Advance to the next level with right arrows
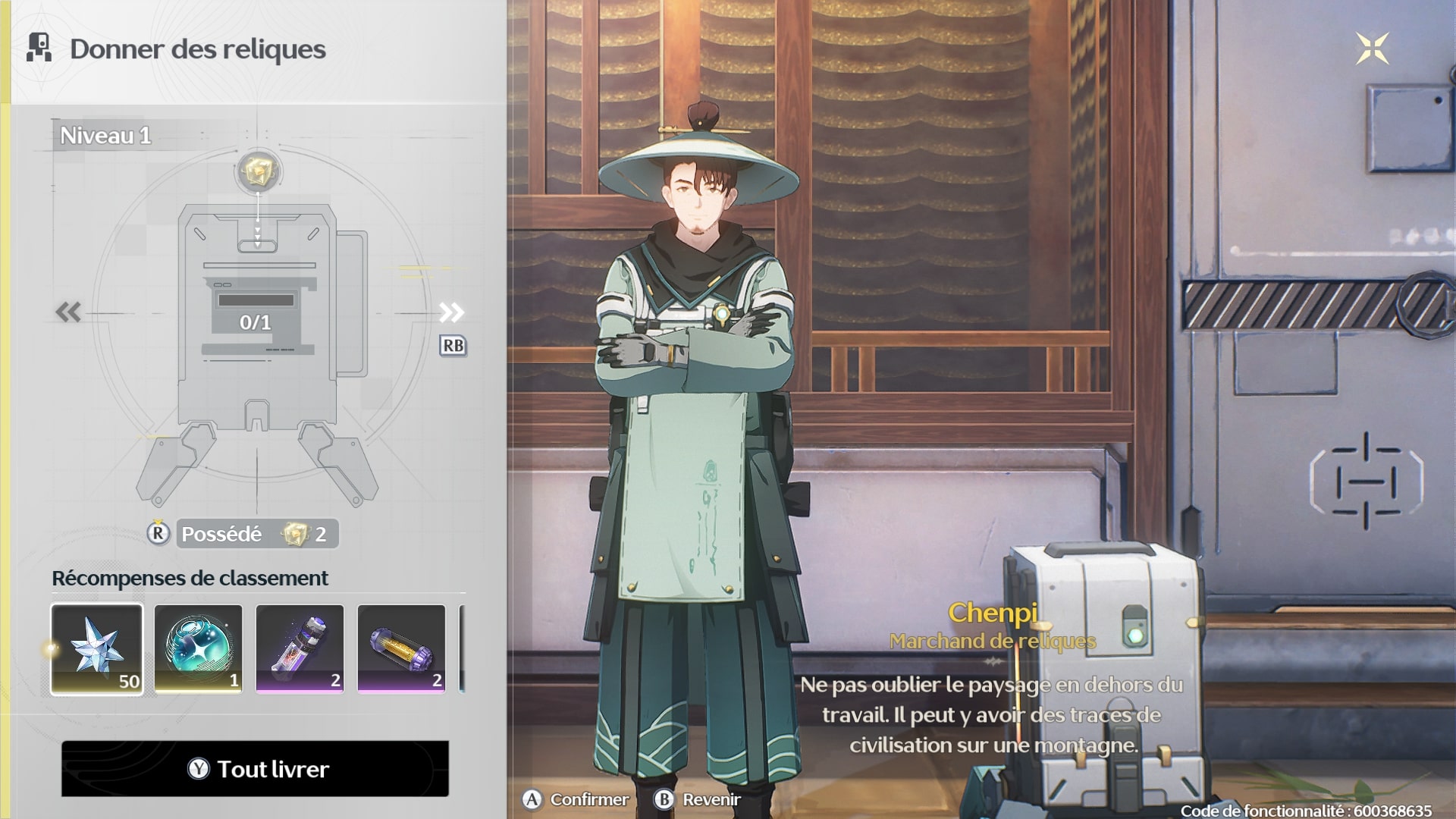The height and width of the screenshot is (819, 1456). pyautogui.click(x=451, y=312)
